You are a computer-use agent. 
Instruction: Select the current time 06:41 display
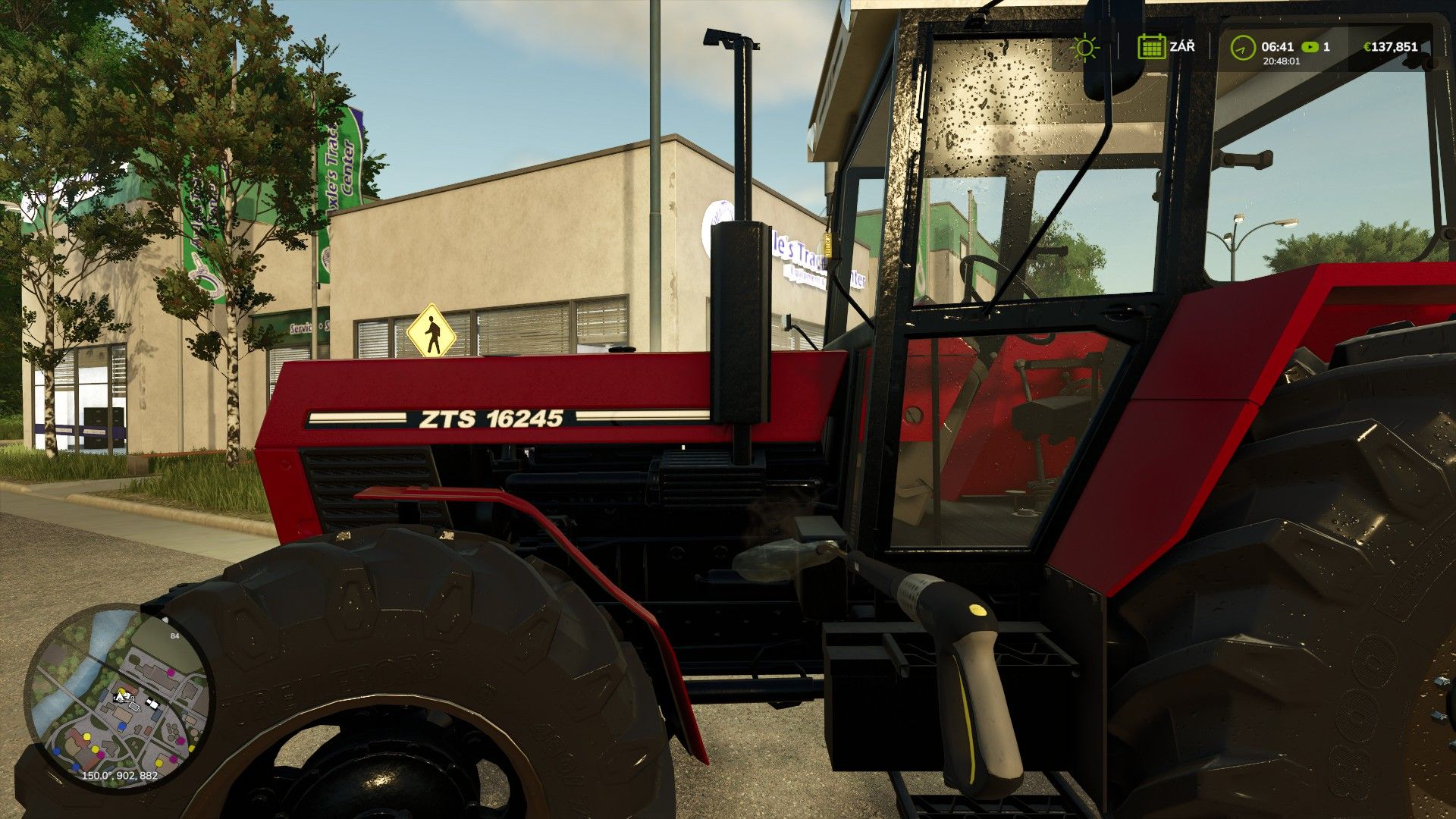click(x=1276, y=45)
